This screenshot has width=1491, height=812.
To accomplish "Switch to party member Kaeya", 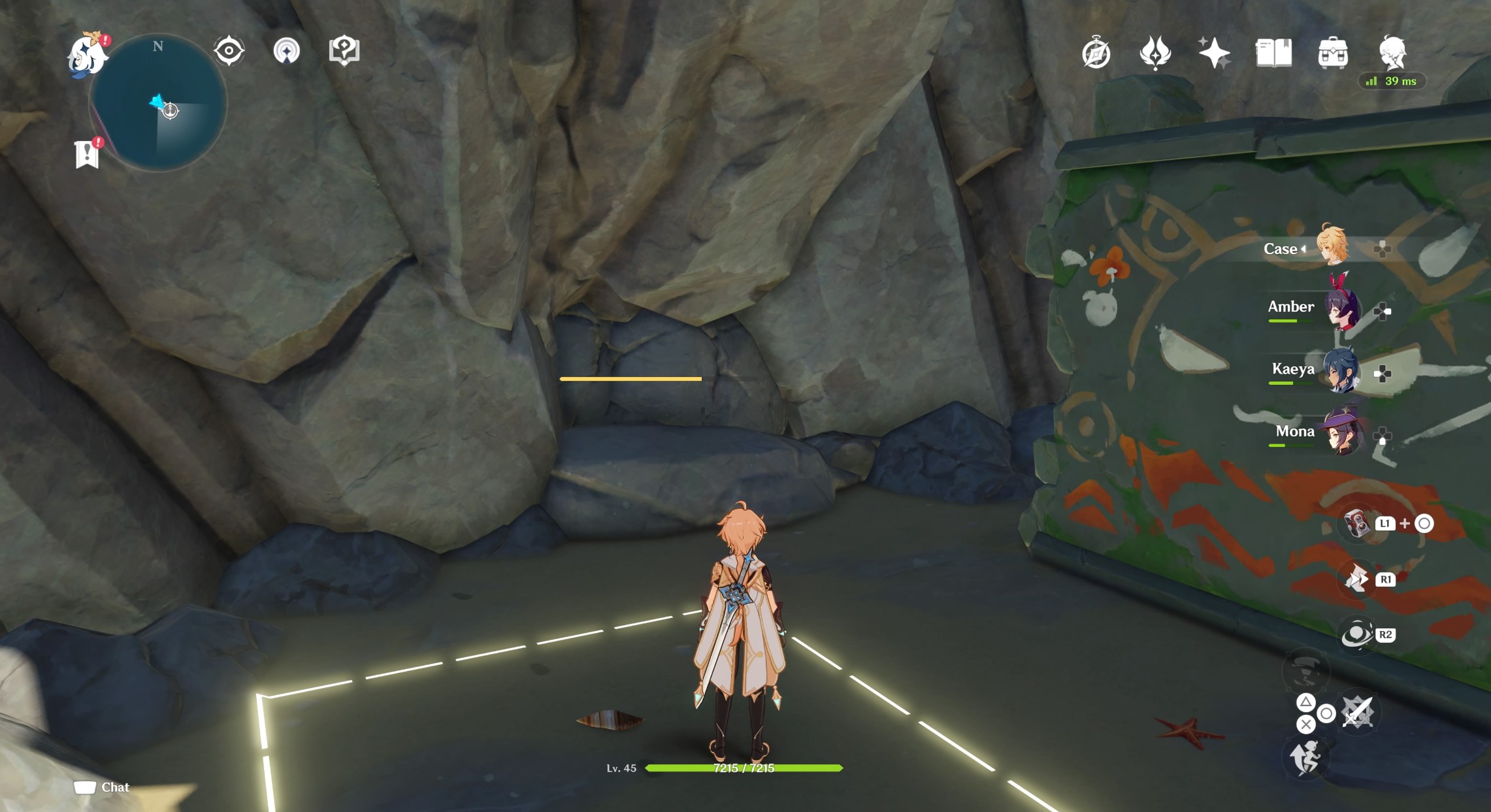I will pyautogui.click(x=1341, y=370).
